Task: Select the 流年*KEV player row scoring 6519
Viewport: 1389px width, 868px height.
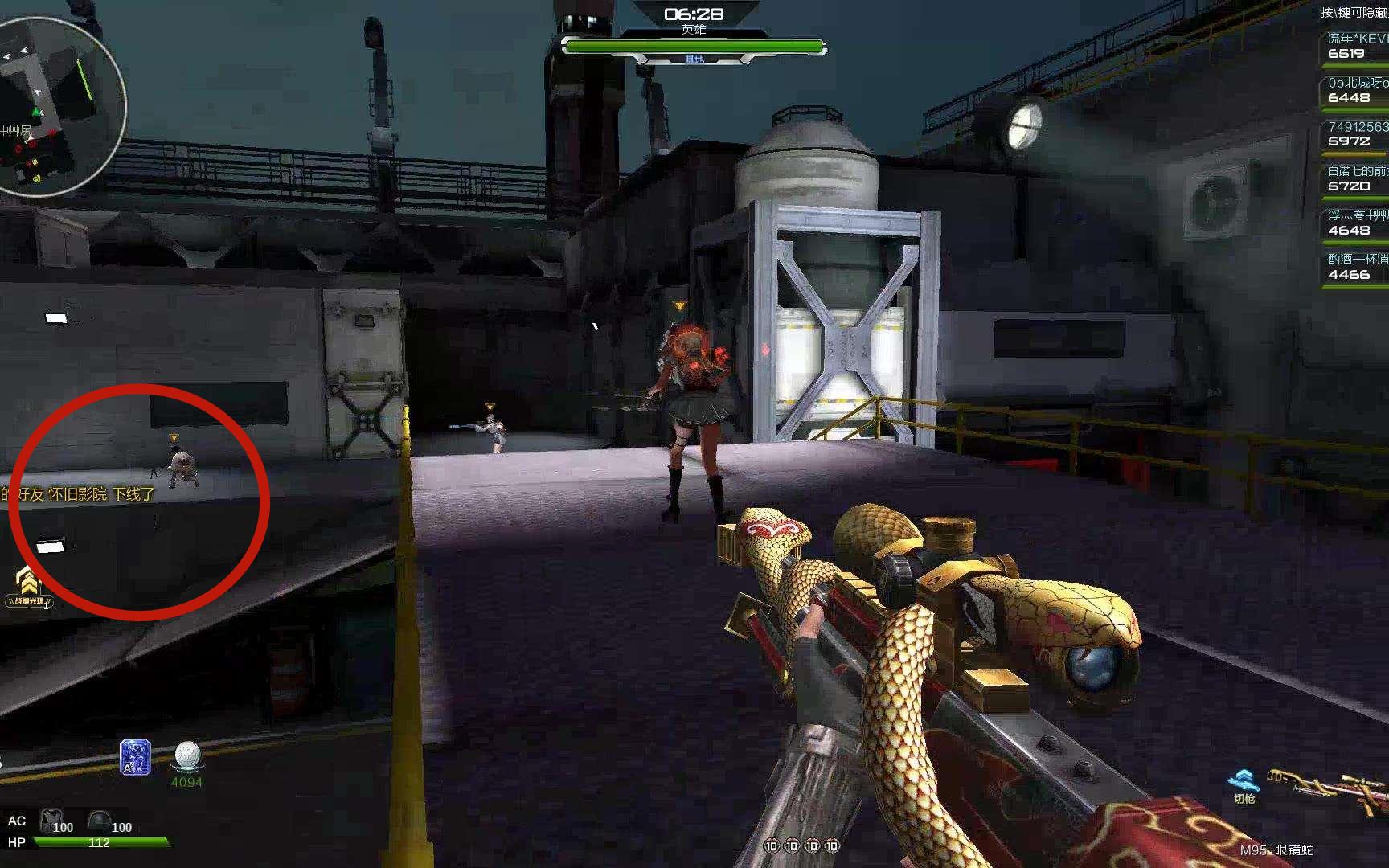Action: 1356,47
